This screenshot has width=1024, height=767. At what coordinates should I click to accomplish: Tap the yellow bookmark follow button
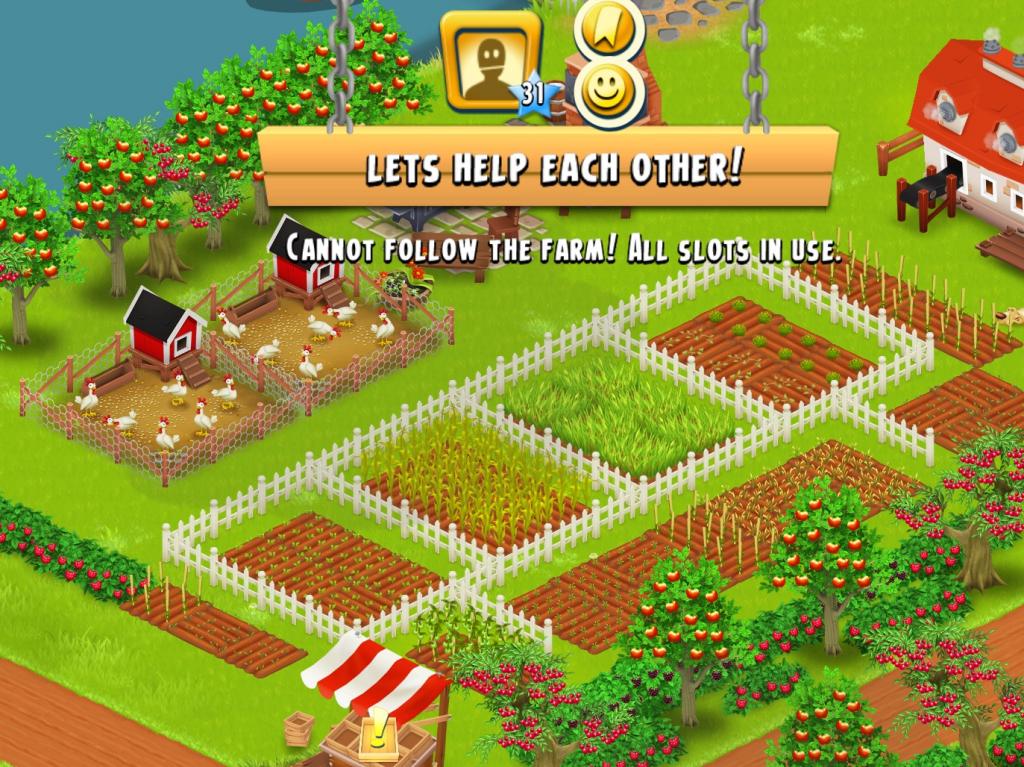(608, 26)
